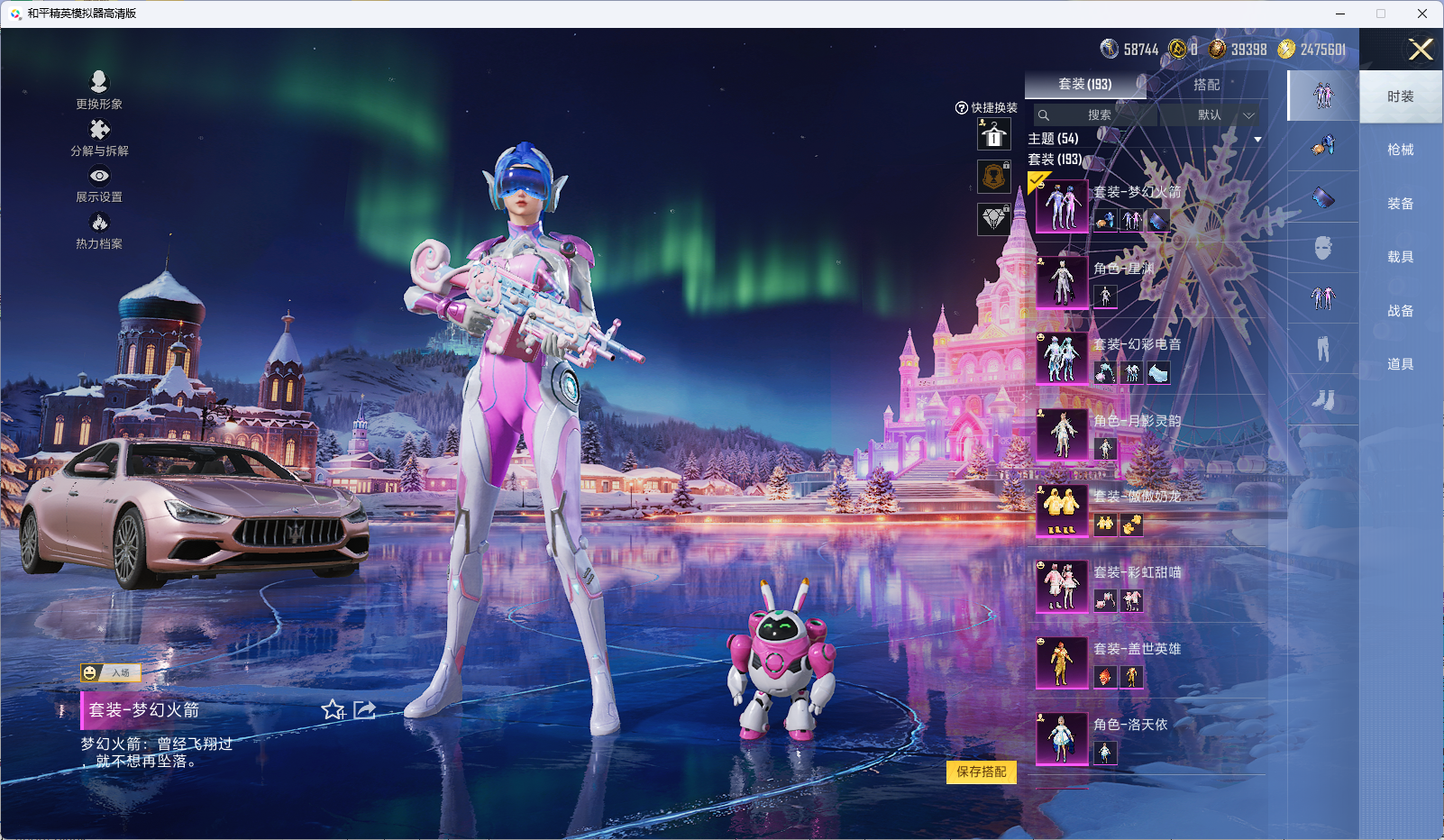Open the 载具 vehicles category
The width and height of the screenshot is (1444, 840).
[x=1400, y=257]
